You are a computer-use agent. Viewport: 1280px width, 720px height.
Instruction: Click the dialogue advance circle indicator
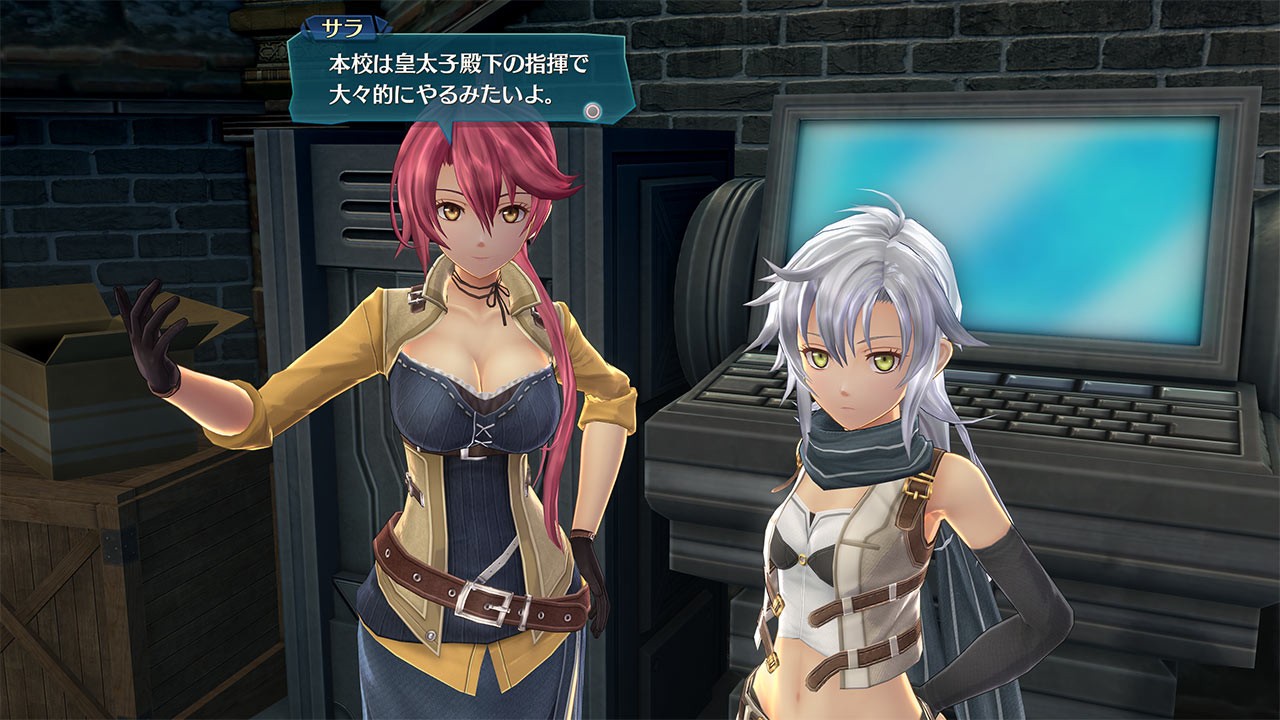pos(595,112)
